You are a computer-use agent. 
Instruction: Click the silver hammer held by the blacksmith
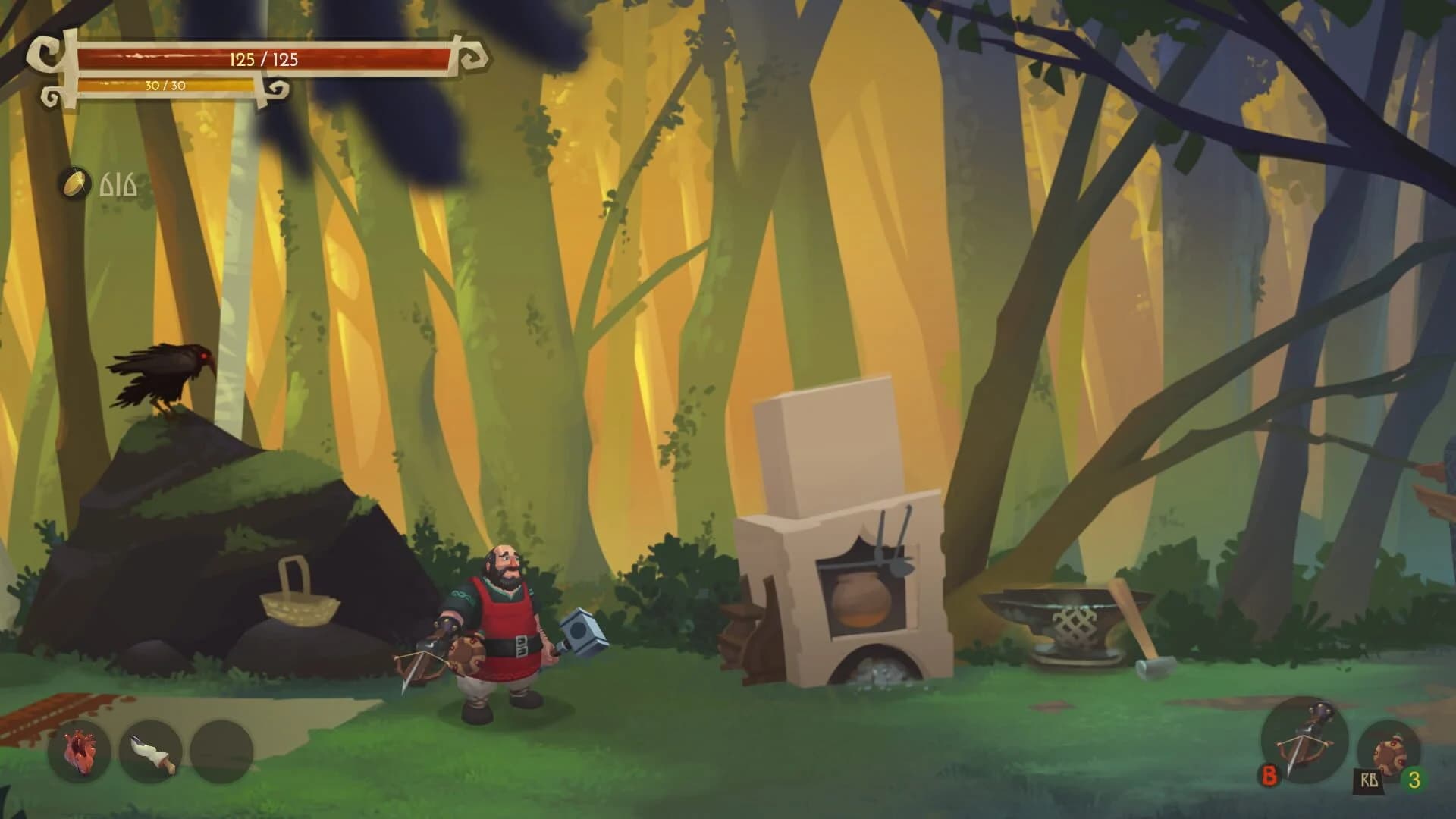click(x=581, y=629)
